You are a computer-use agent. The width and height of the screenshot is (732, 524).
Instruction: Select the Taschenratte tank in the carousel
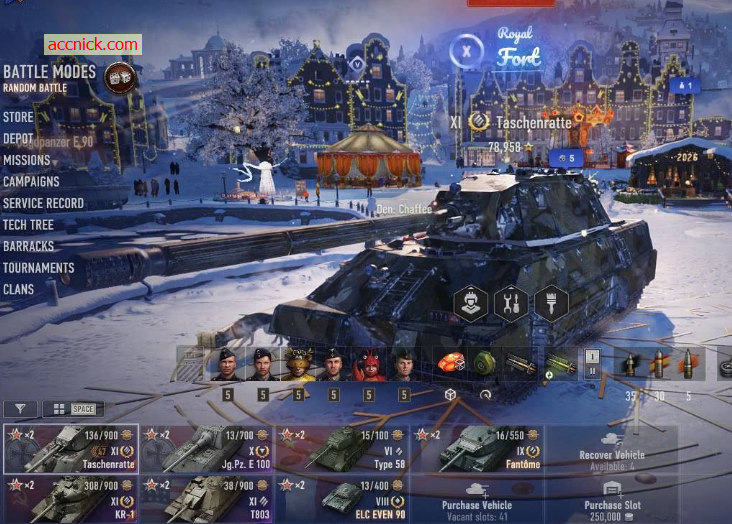[70, 449]
